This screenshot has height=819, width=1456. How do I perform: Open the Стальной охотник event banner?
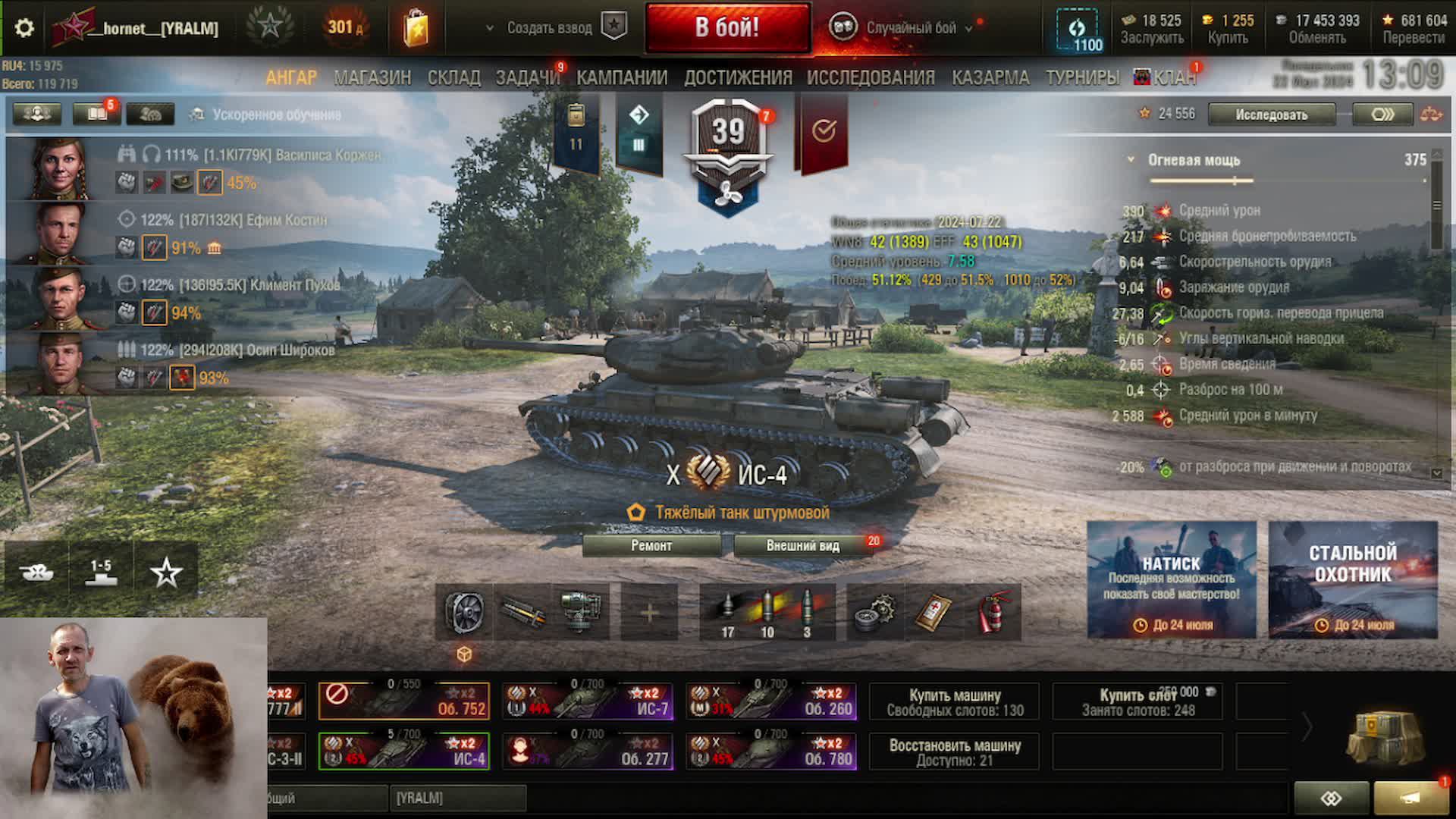pyautogui.click(x=1353, y=579)
